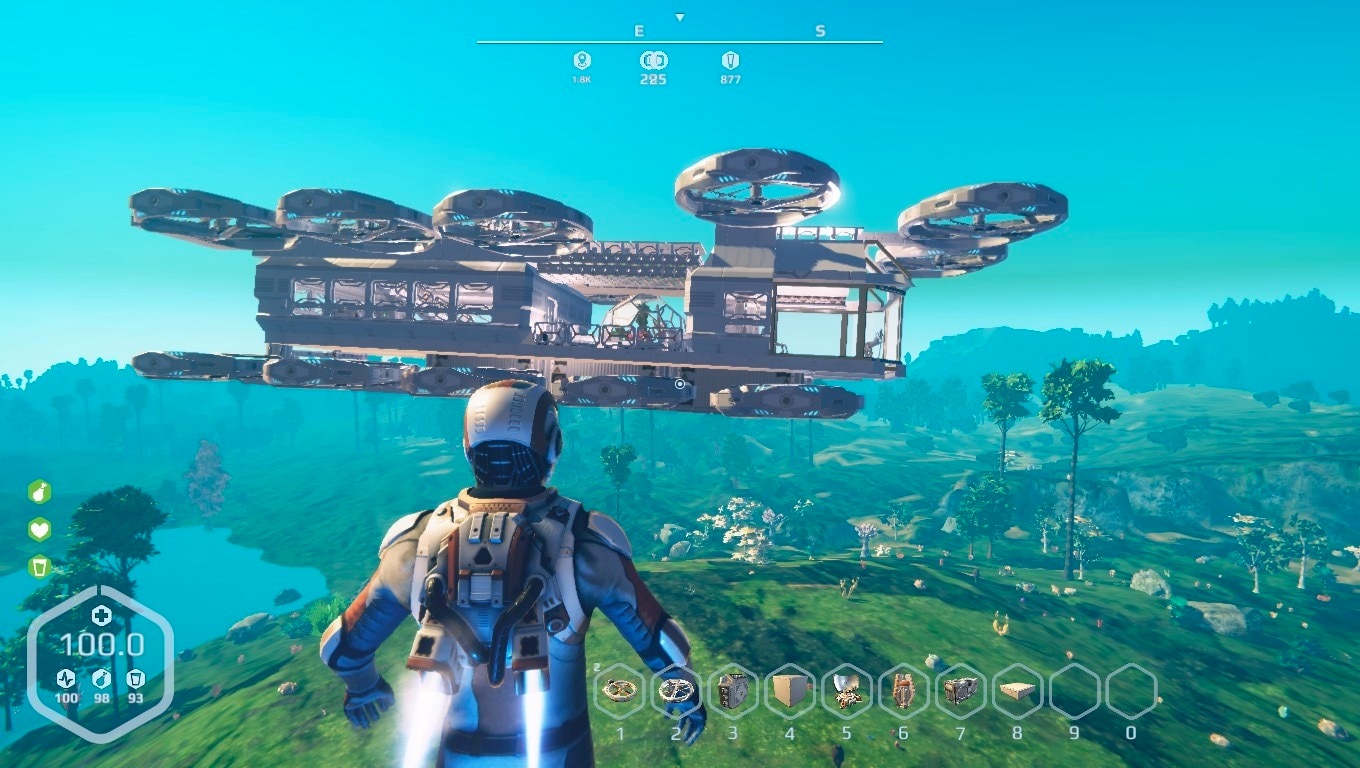Click the exclamation mark compass marker
The height and width of the screenshot is (768, 1360).
pyautogui.click(x=730, y=60)
